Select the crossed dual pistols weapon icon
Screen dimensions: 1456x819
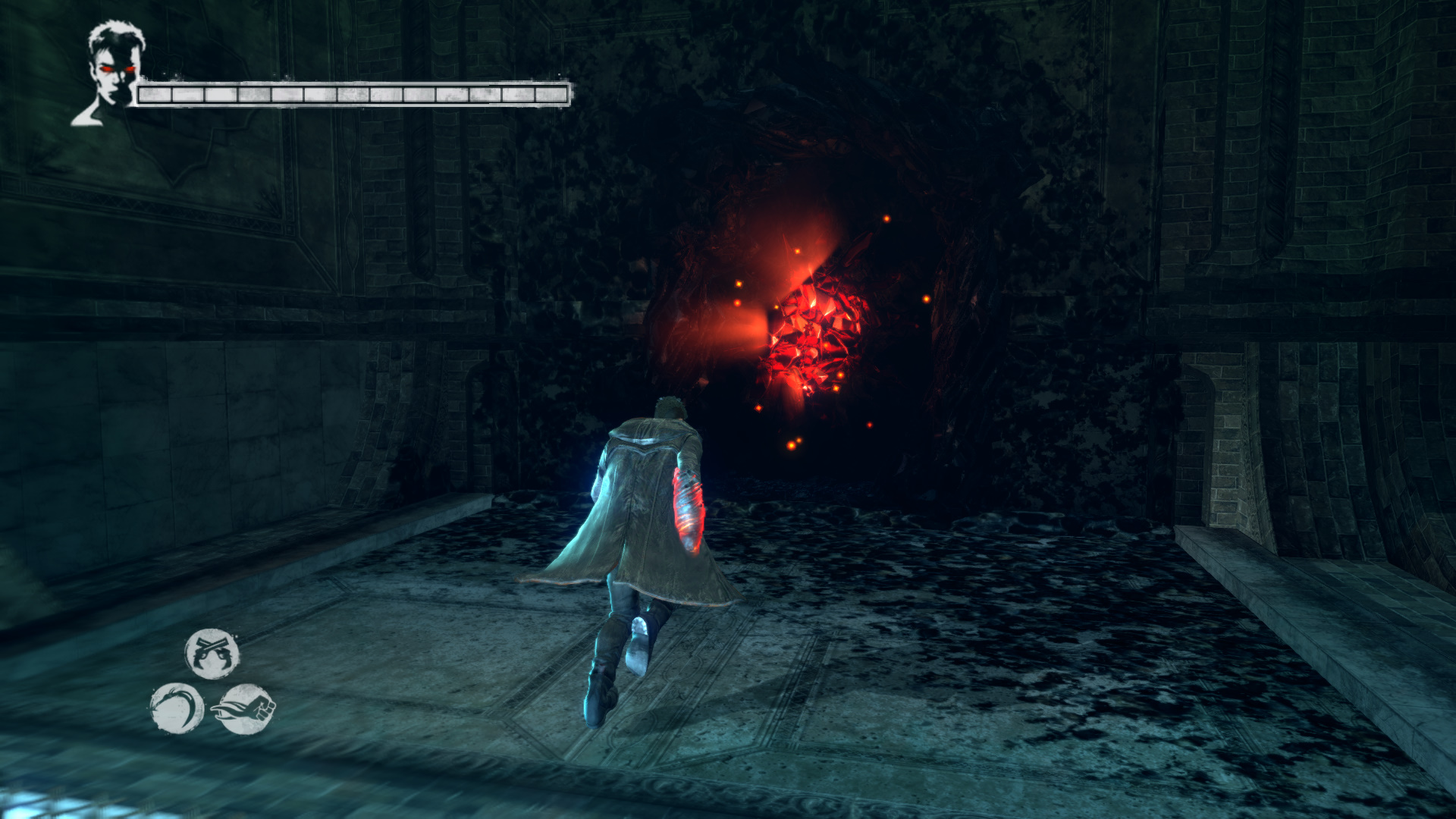coord(212,653)
